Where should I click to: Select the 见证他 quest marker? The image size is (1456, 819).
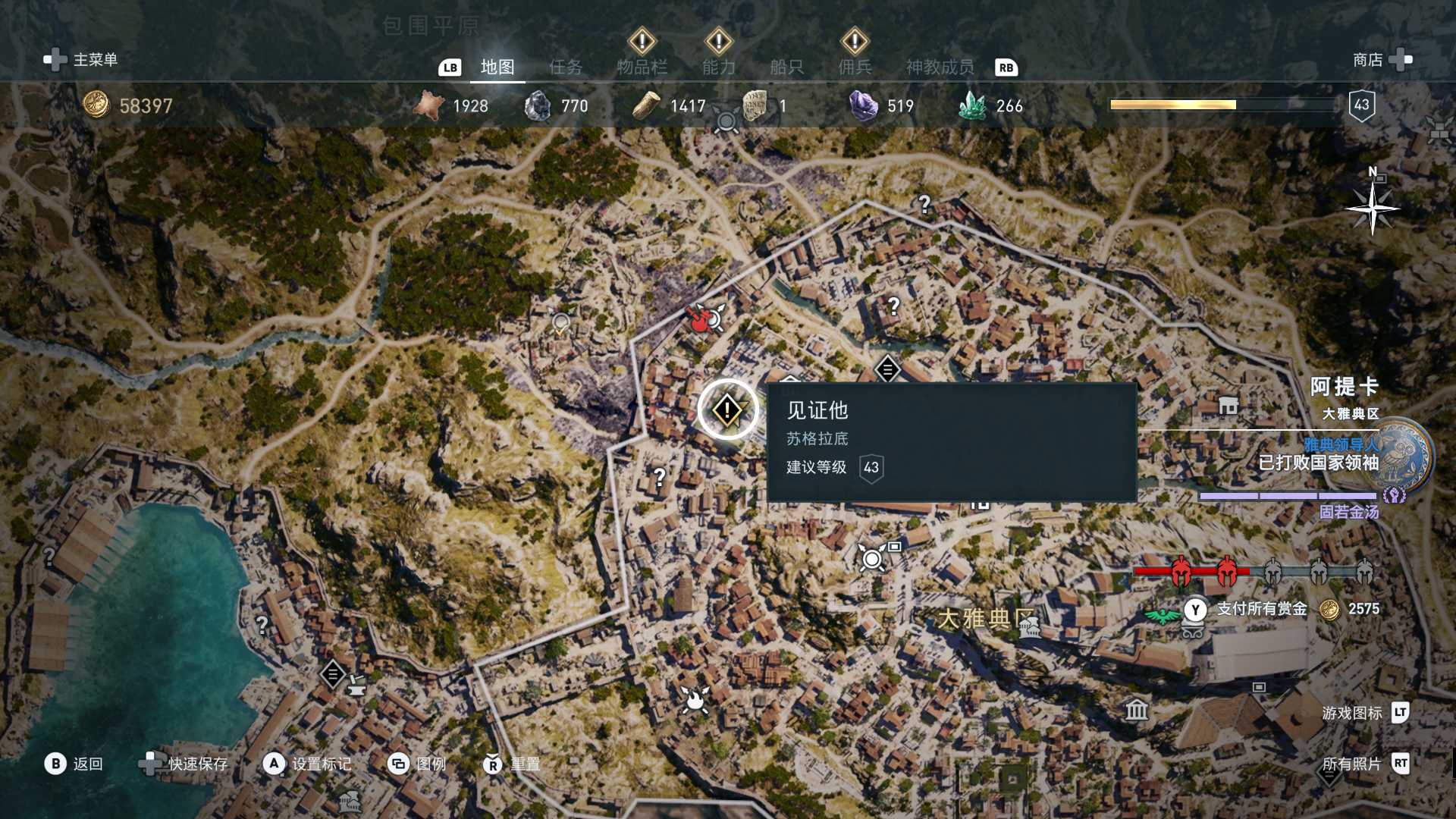click(x=727, y=410)
